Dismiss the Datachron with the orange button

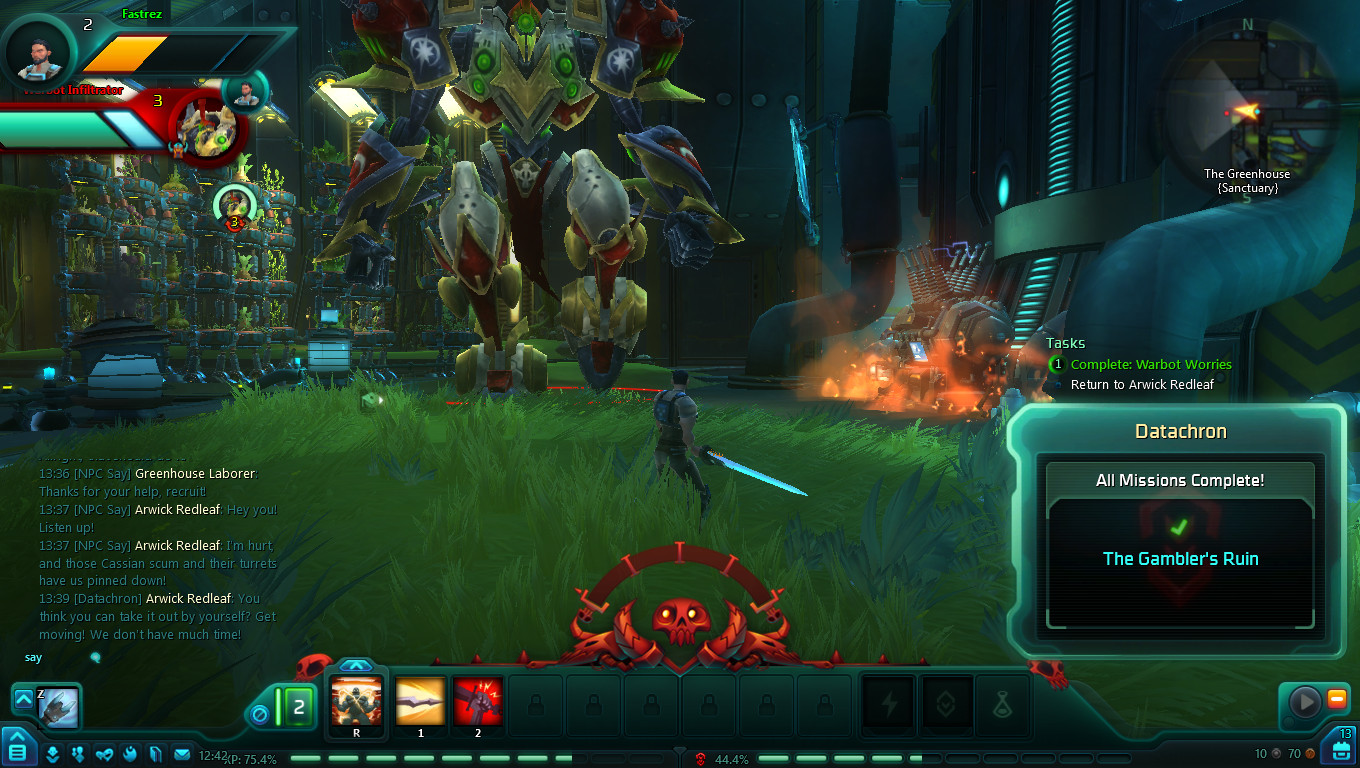tap(1336, 697)
